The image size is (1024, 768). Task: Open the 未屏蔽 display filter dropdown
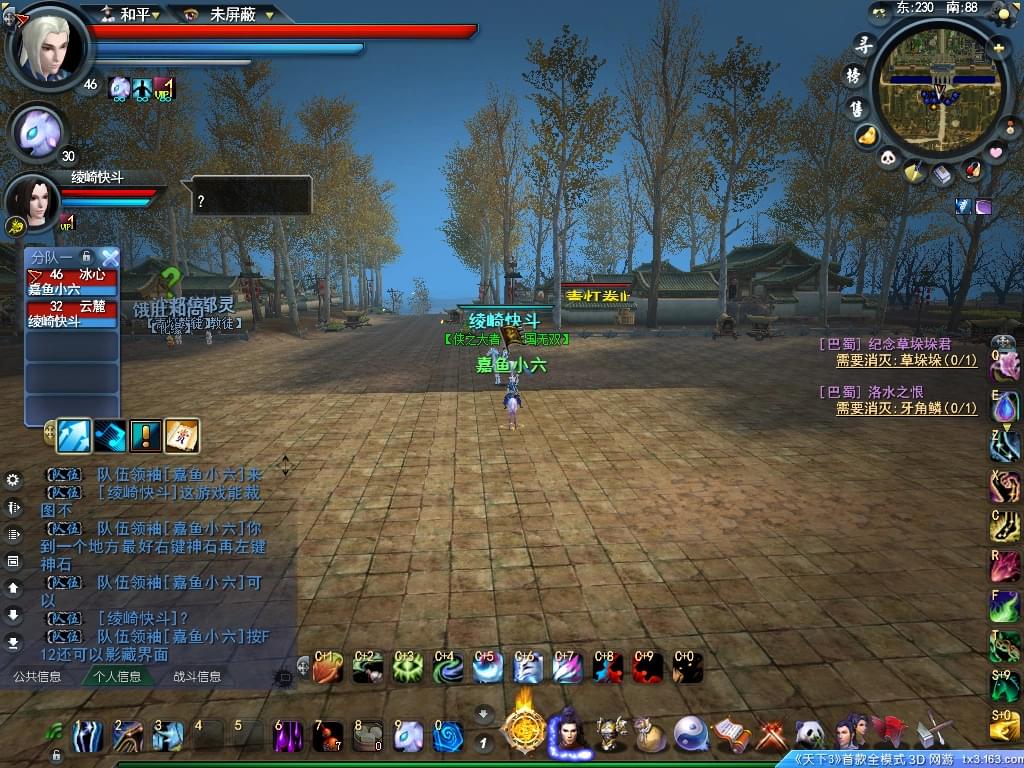tap(238, 15)
